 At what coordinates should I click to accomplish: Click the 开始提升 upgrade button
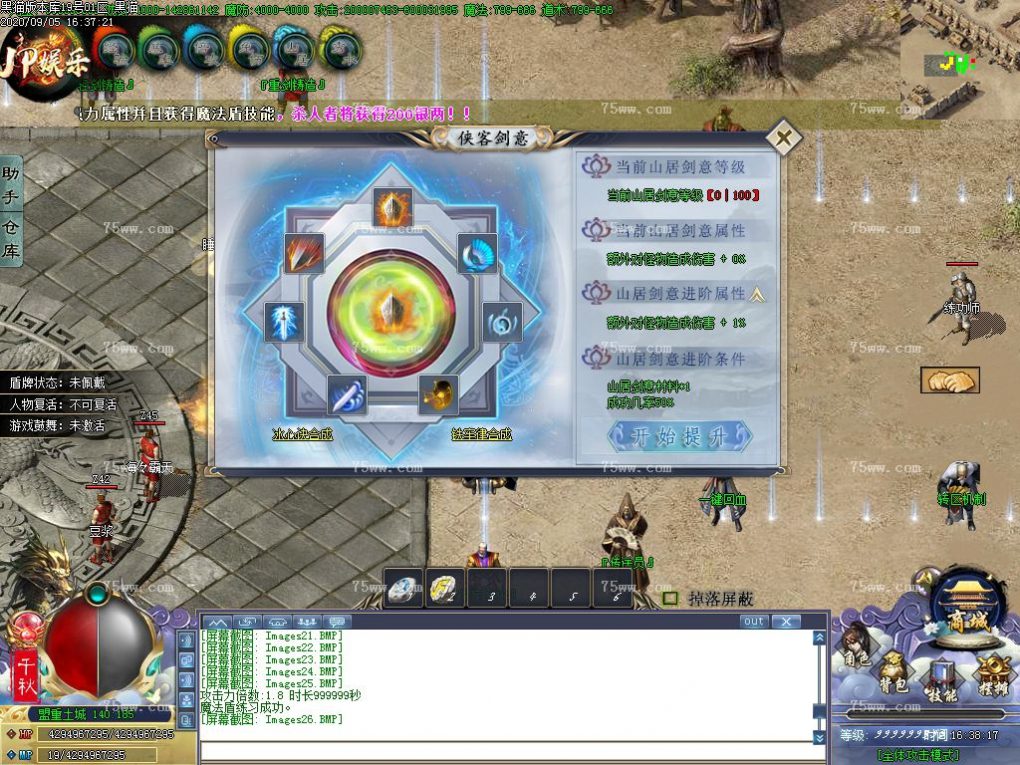[x=679, y=436]
